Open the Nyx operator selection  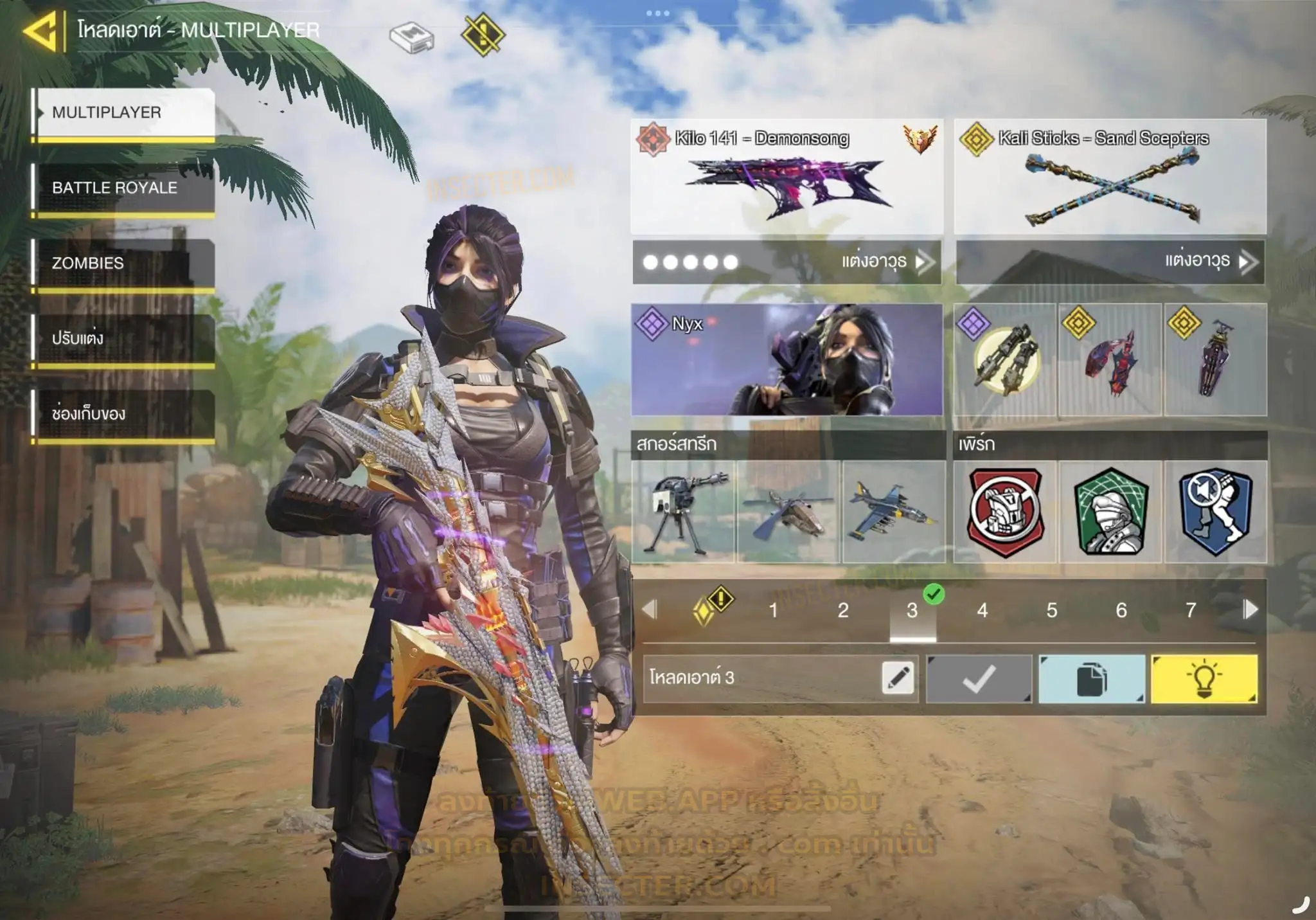coord(787,359)
